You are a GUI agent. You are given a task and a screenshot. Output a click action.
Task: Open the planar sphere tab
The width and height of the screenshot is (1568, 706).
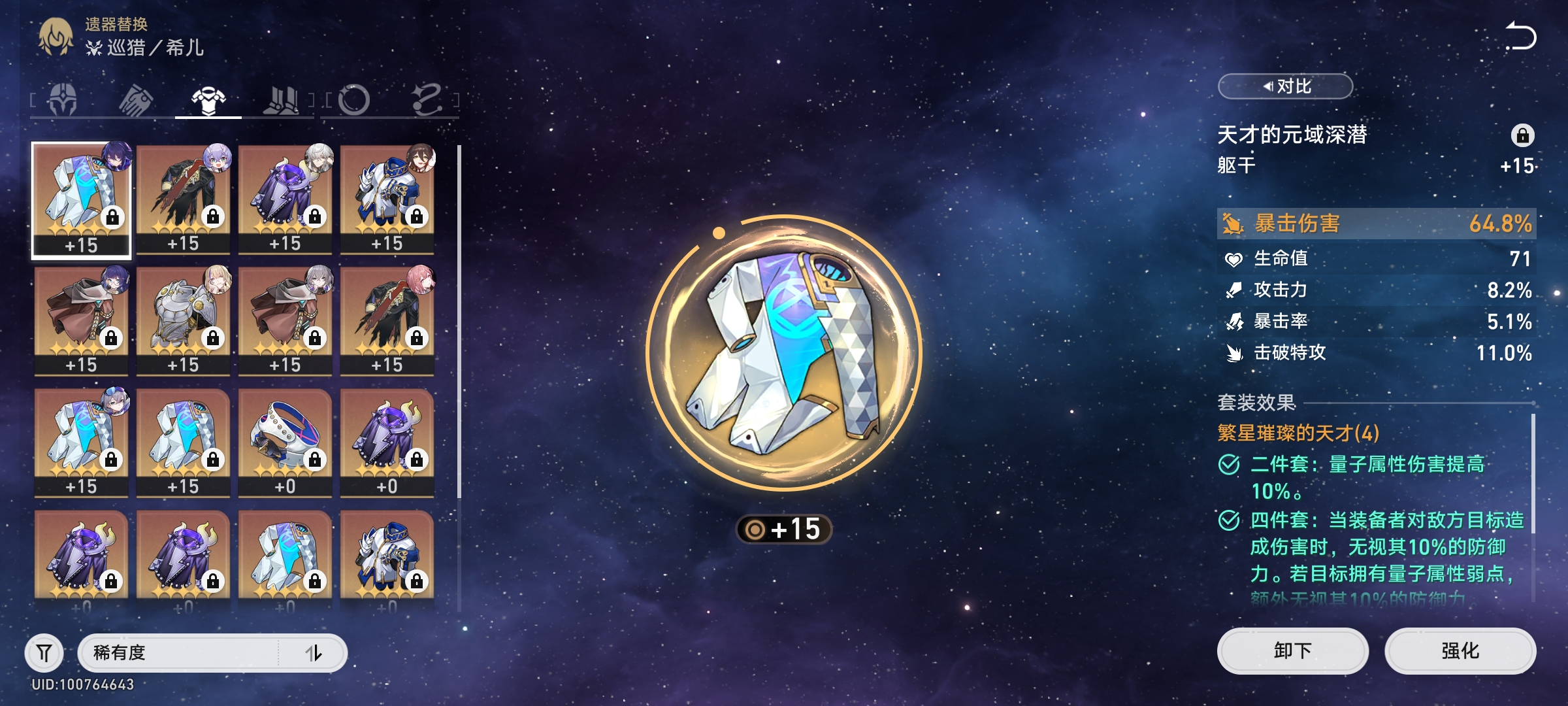click(354, 100)
